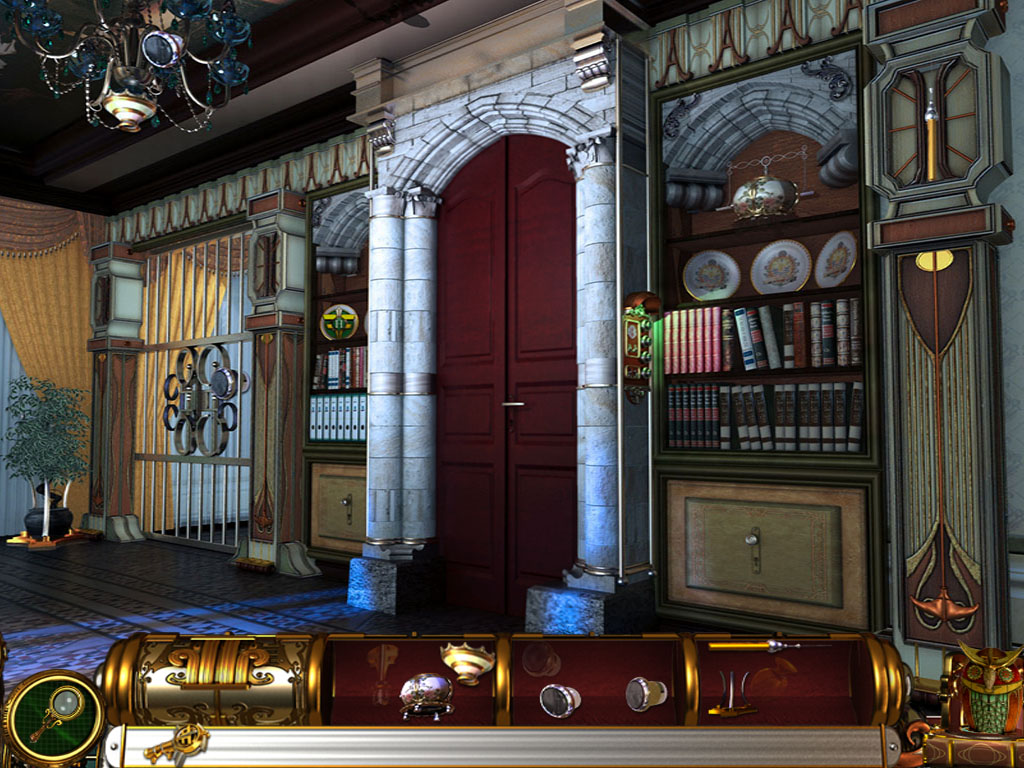Select the golden rod in the tray

(755, 646)
